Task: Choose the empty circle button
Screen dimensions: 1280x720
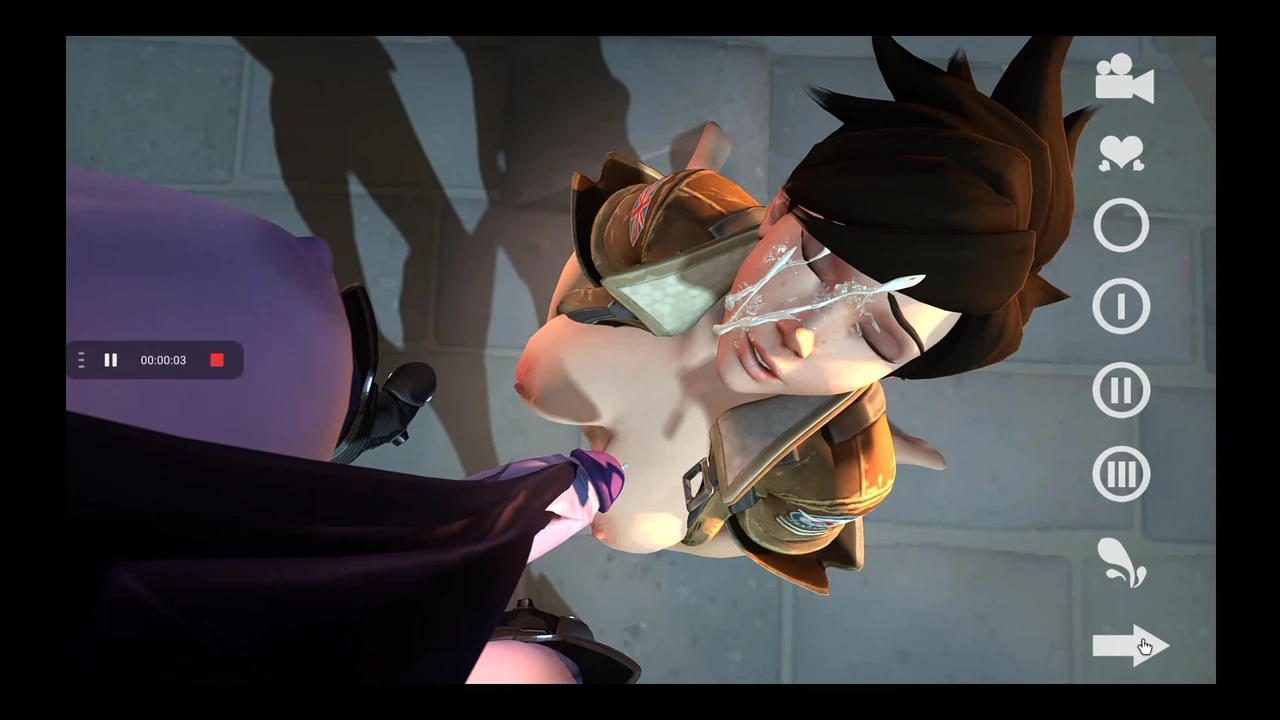Action: coord(1121,226)
